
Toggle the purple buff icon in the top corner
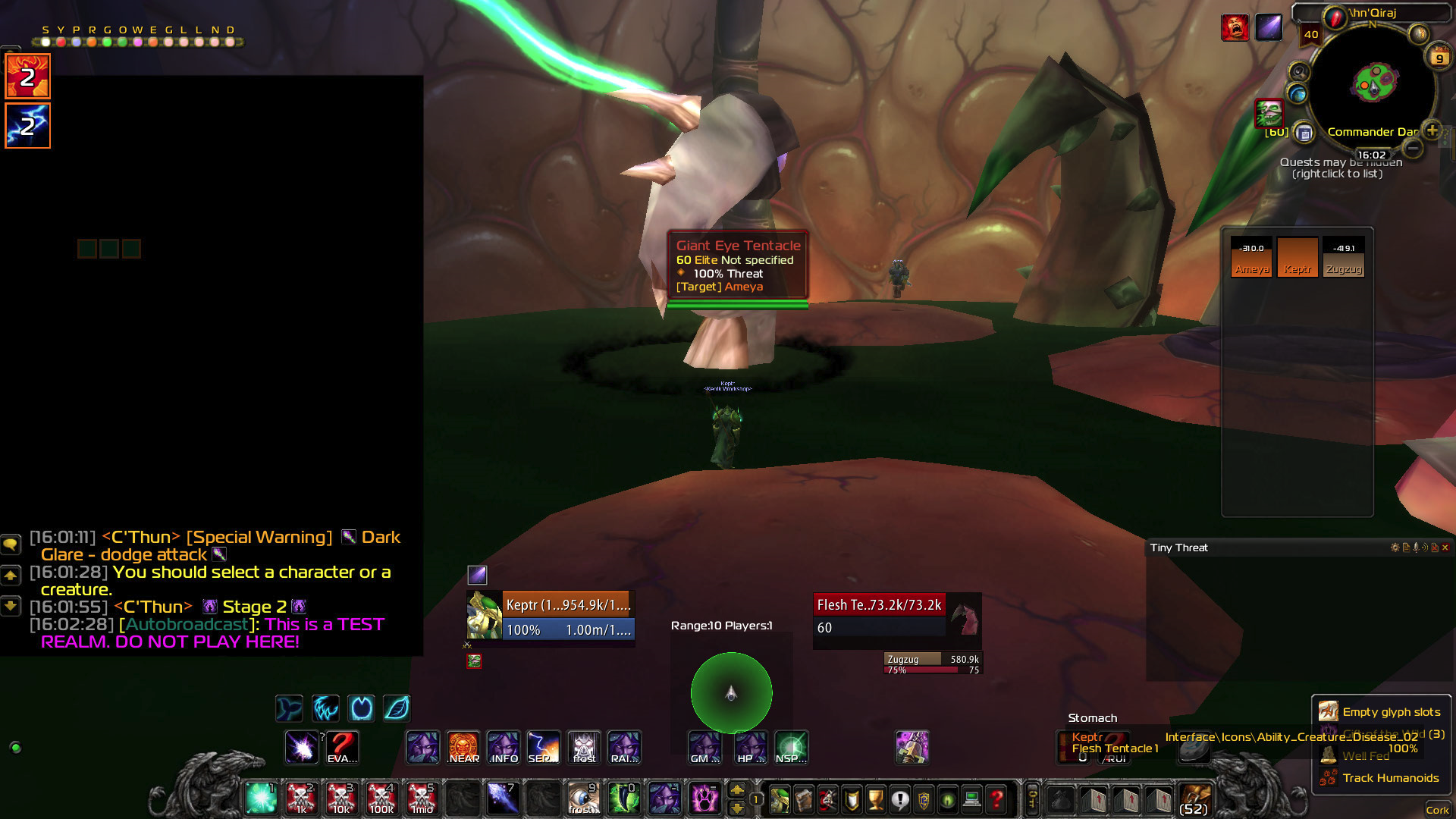coord(1269,27)
